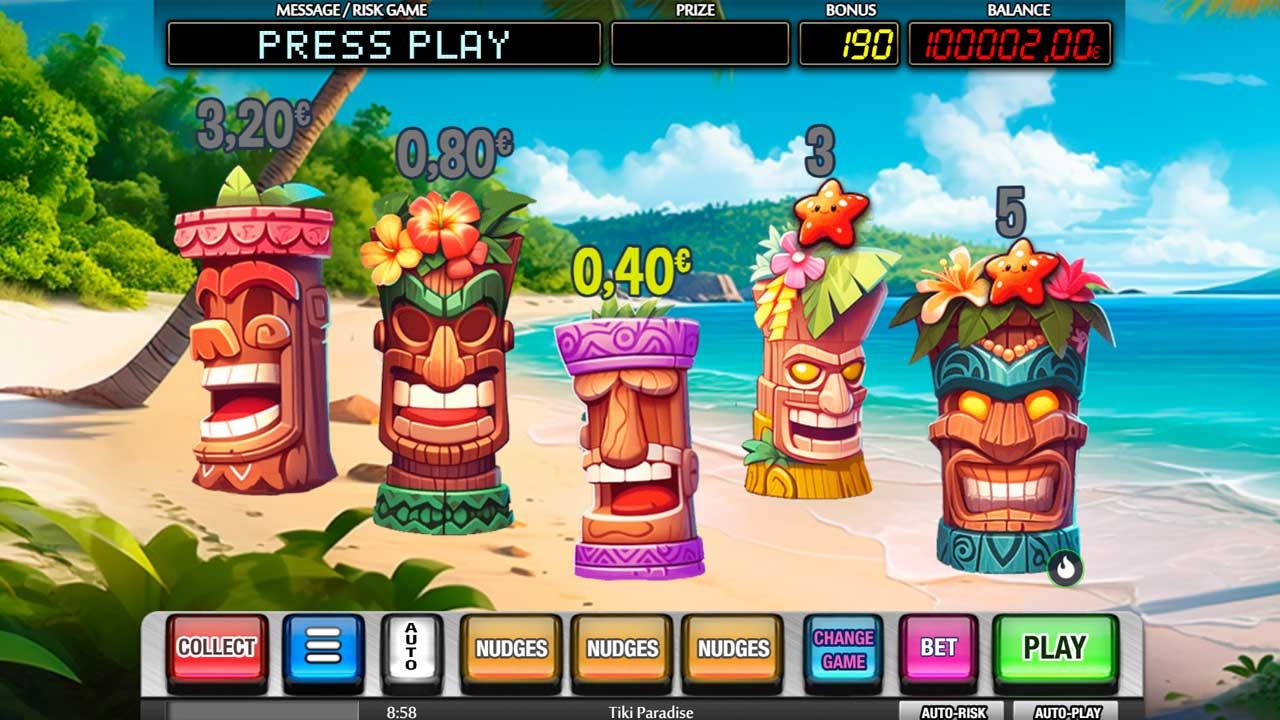Open the CHANGE GAME screen
Image resolution: width=1280 pixels, height=720 pixels.
[x=846, y=648]
